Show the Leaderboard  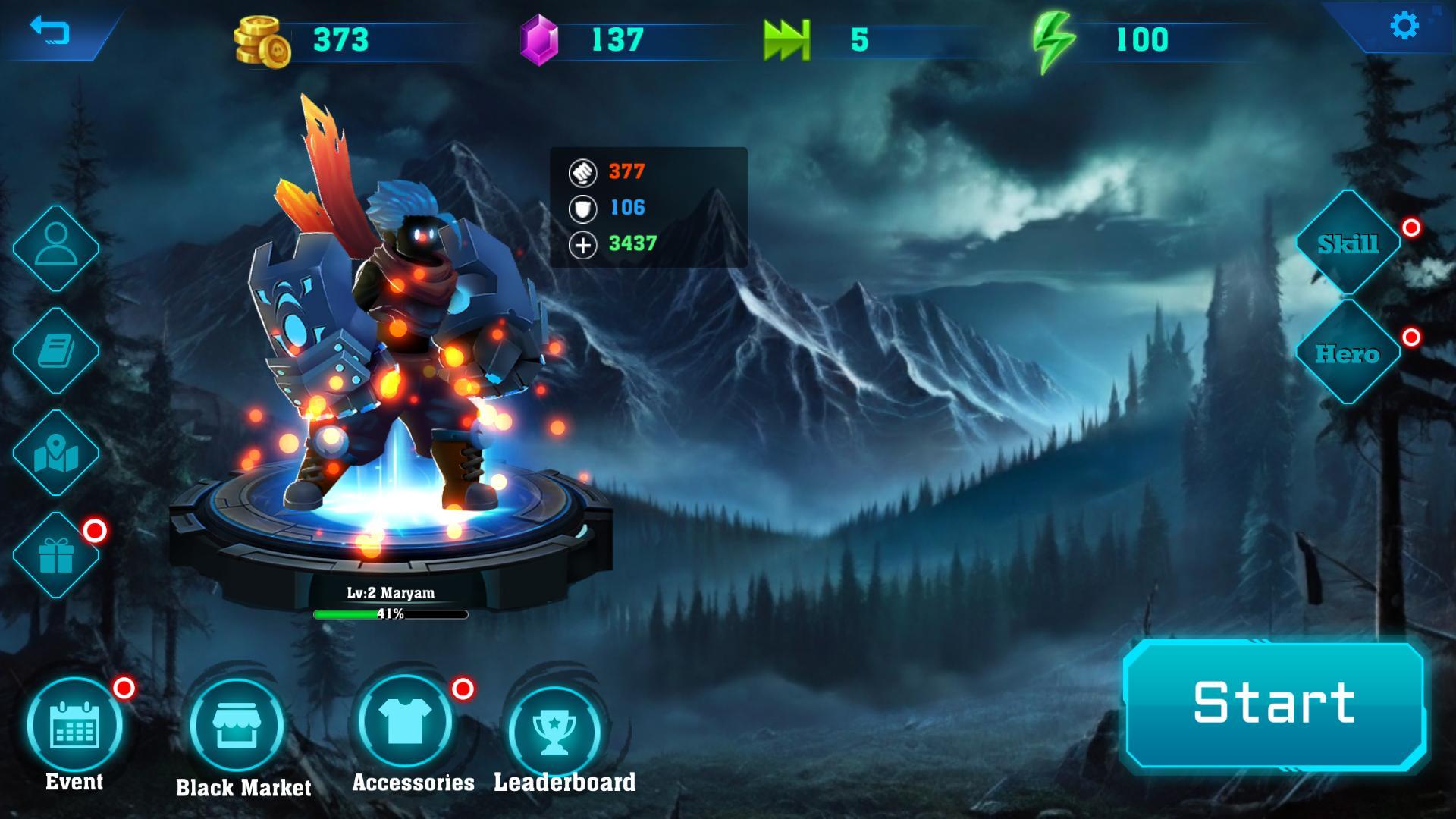(554, 730)
